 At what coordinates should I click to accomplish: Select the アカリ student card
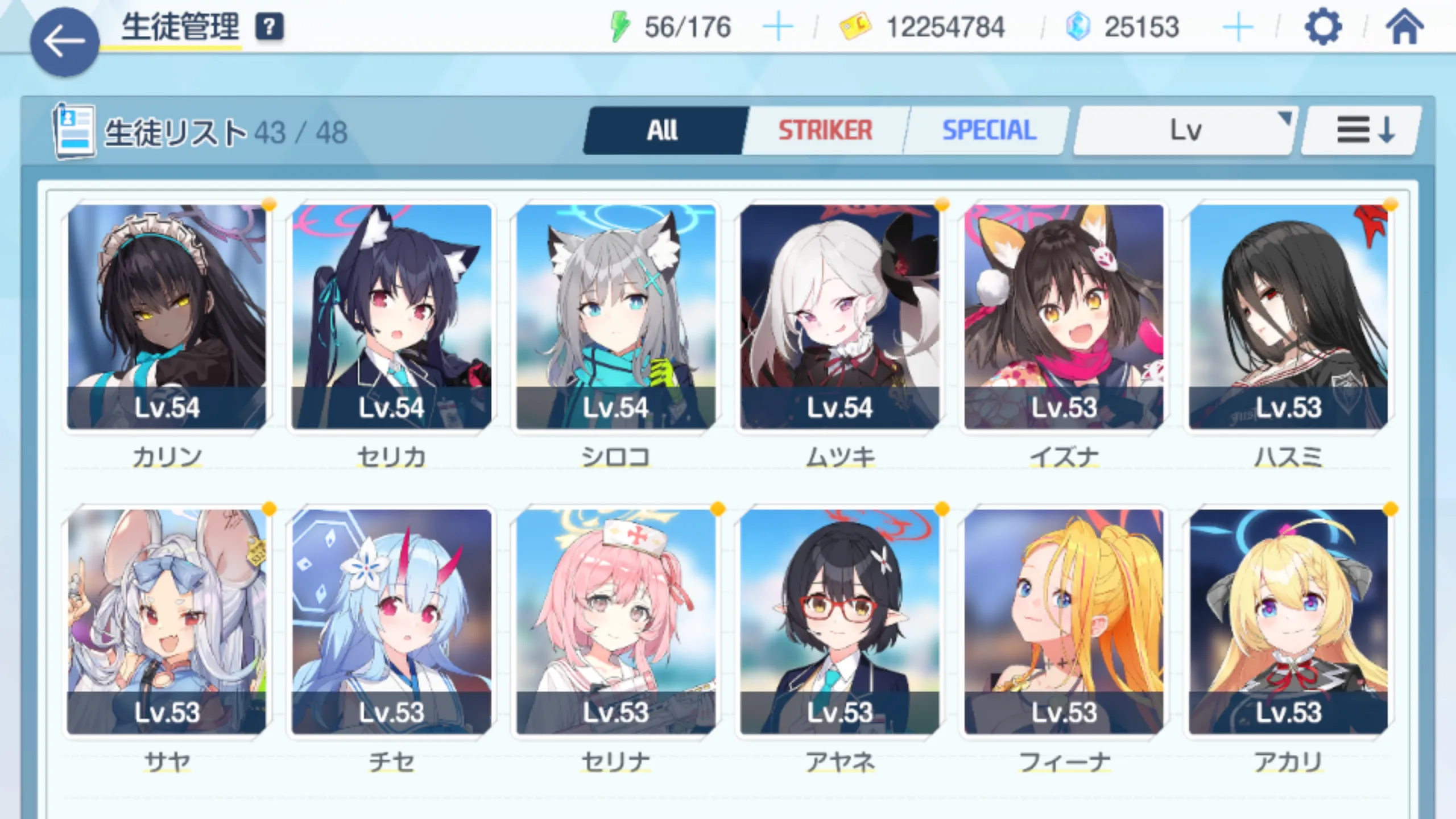click(1288, 621)
